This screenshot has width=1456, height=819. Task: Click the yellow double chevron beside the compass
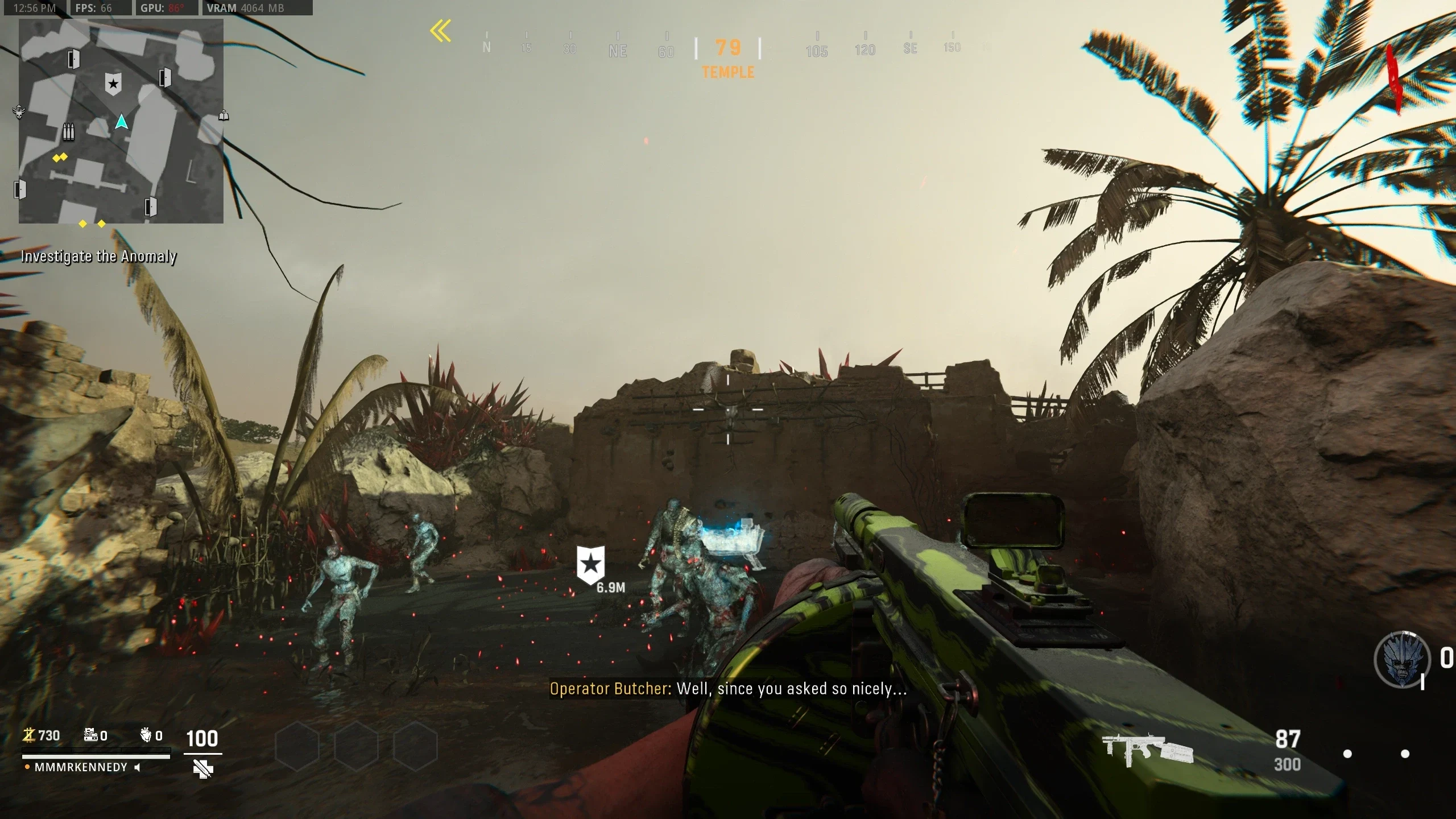(x=441, y=31)
